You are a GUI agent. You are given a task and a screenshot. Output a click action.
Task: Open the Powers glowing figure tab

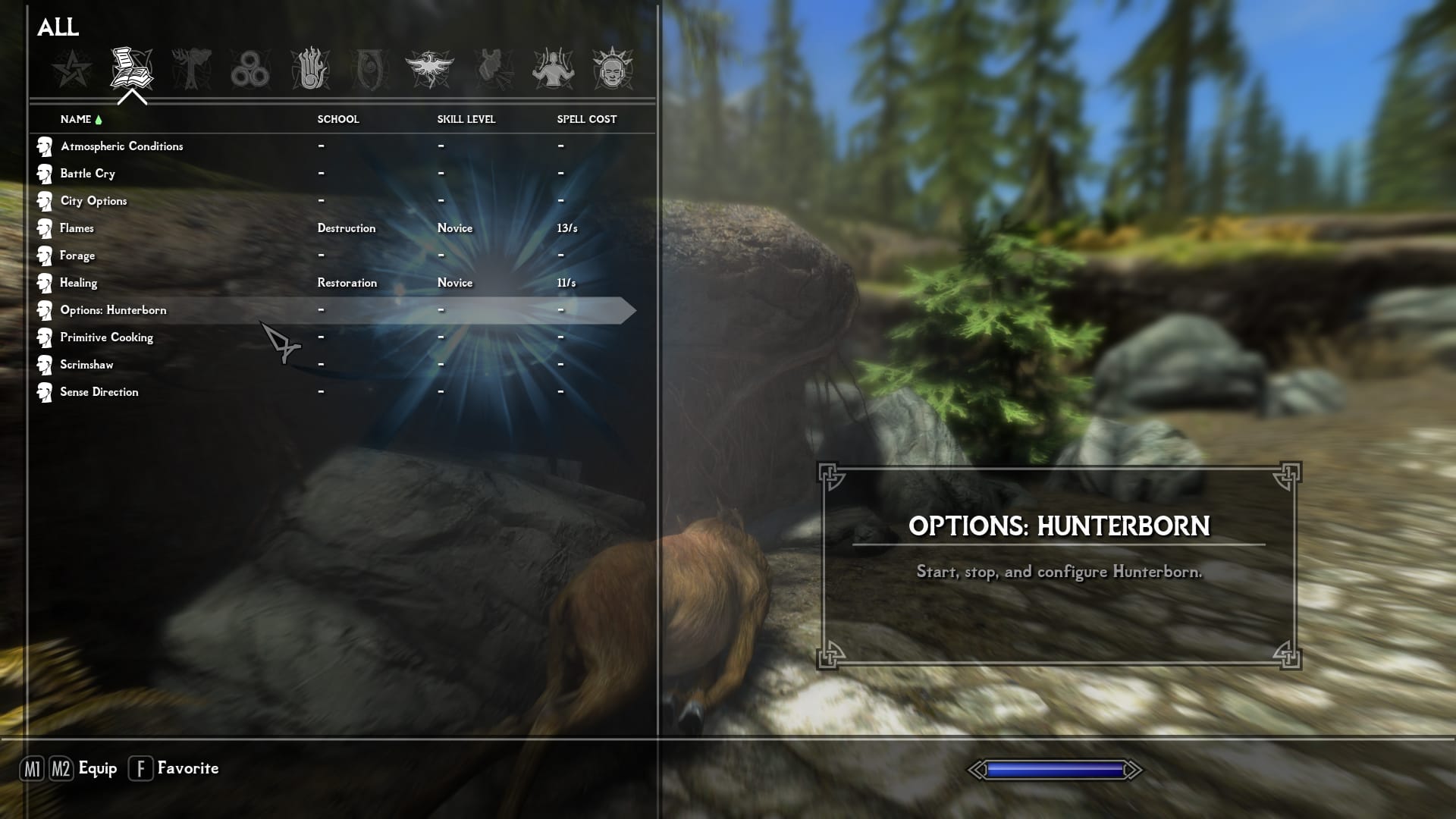[x=553, y=69]
